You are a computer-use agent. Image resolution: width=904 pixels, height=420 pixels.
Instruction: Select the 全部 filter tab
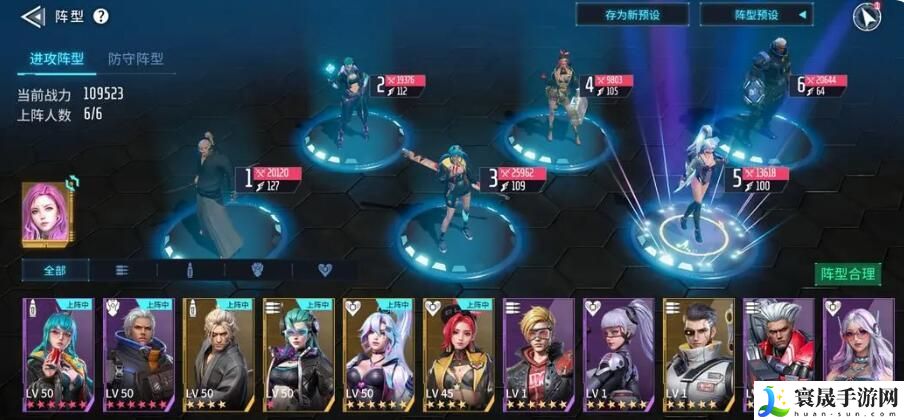click(x=55, y=270)
